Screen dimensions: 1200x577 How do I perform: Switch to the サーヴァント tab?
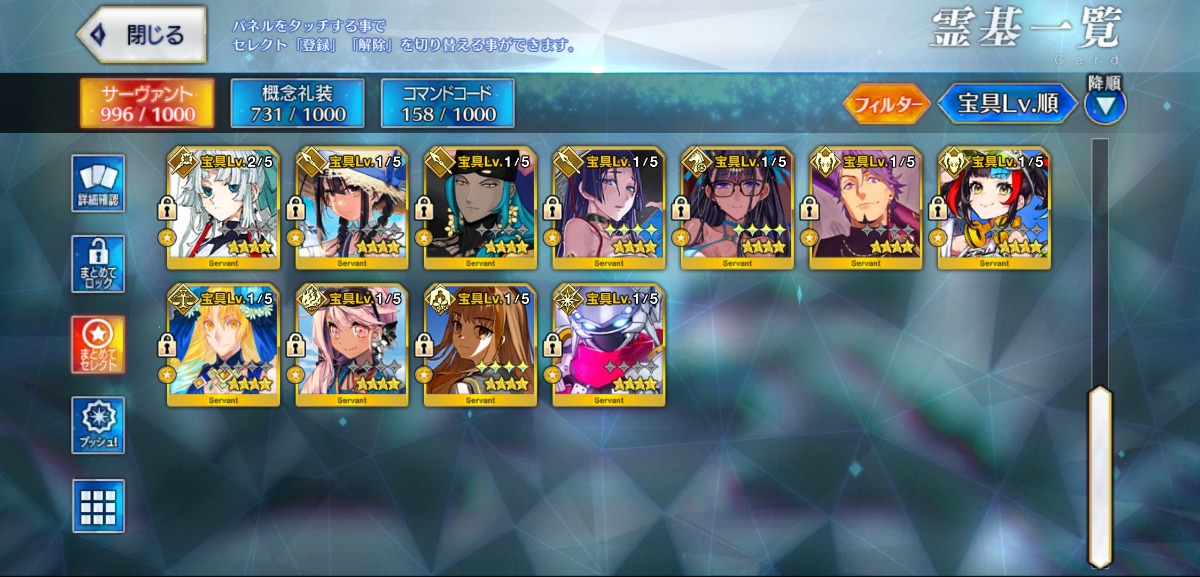pyautogui.click(x=133, y=104)
